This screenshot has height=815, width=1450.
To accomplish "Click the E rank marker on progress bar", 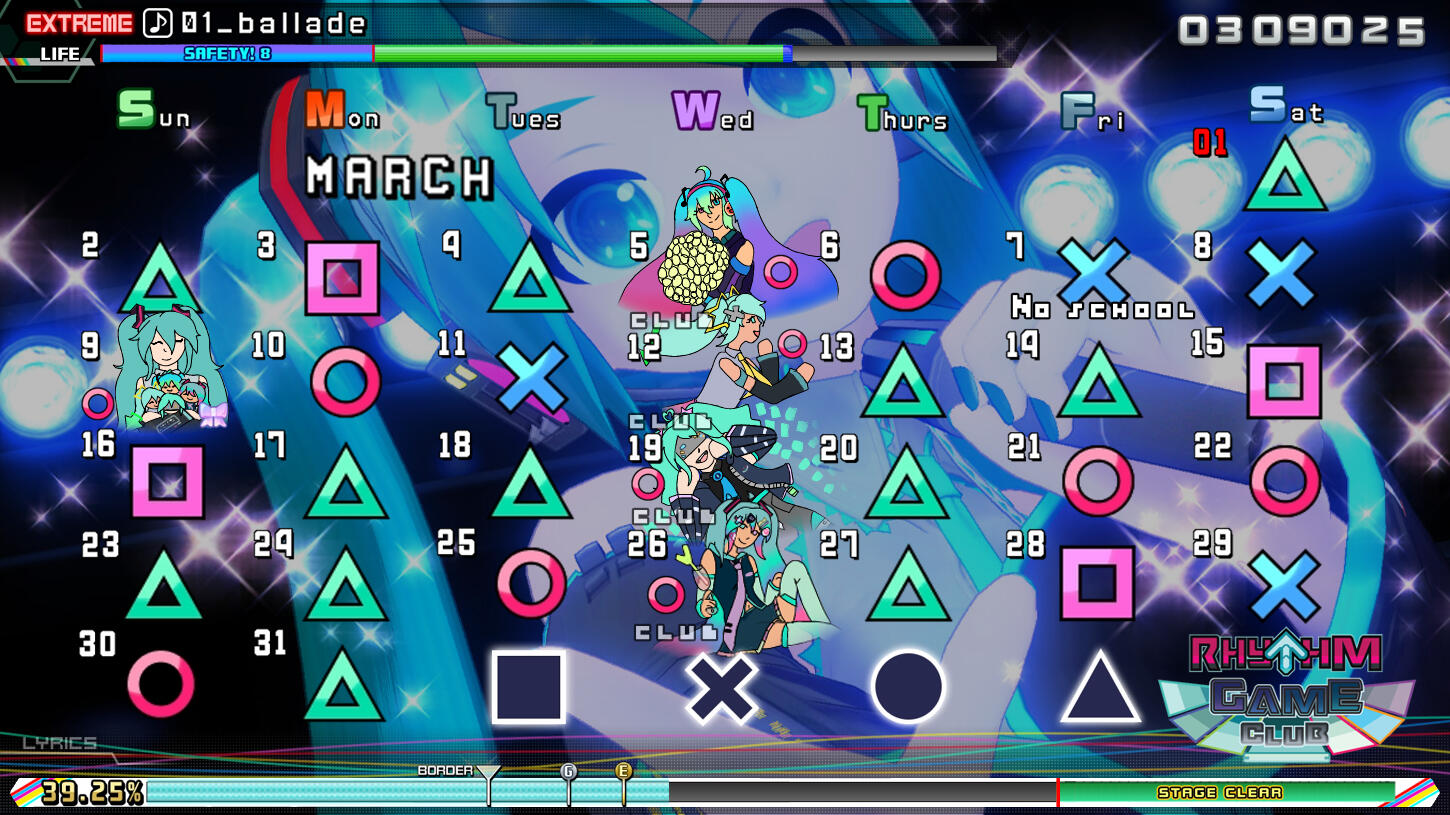I will [x=624, y=772].
